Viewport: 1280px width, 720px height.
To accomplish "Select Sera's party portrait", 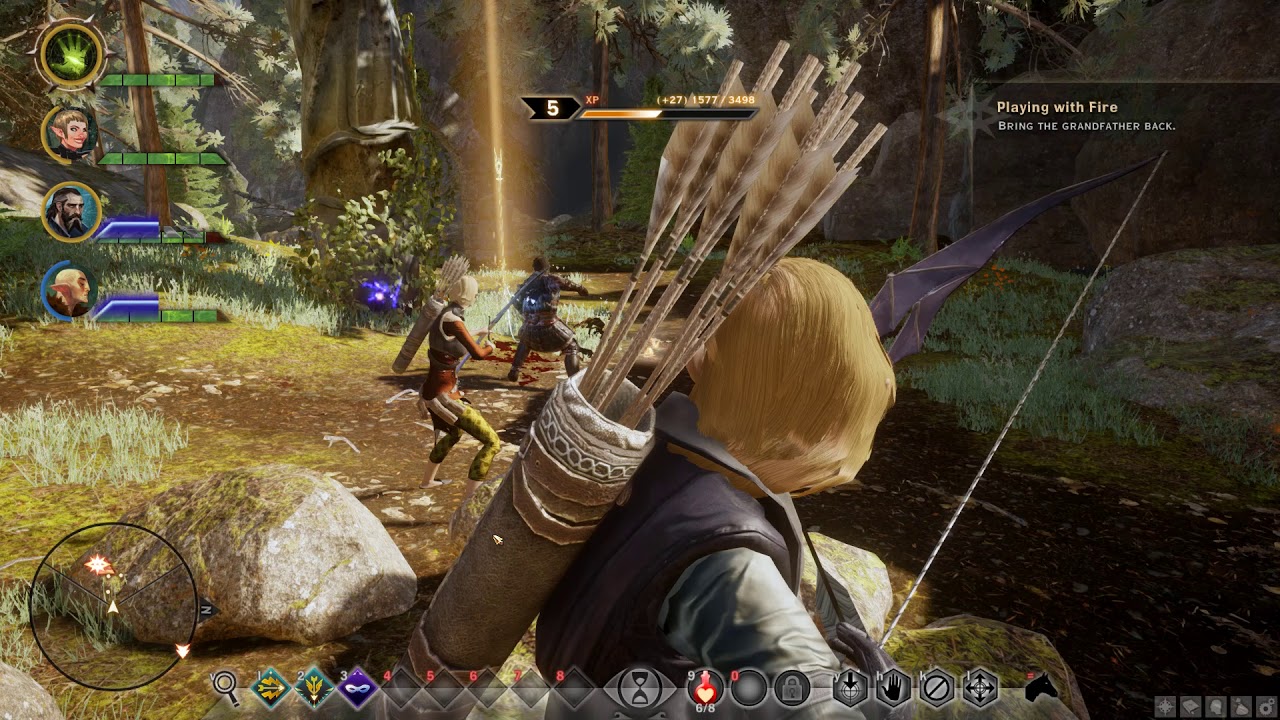I will (x=70, y=133).
